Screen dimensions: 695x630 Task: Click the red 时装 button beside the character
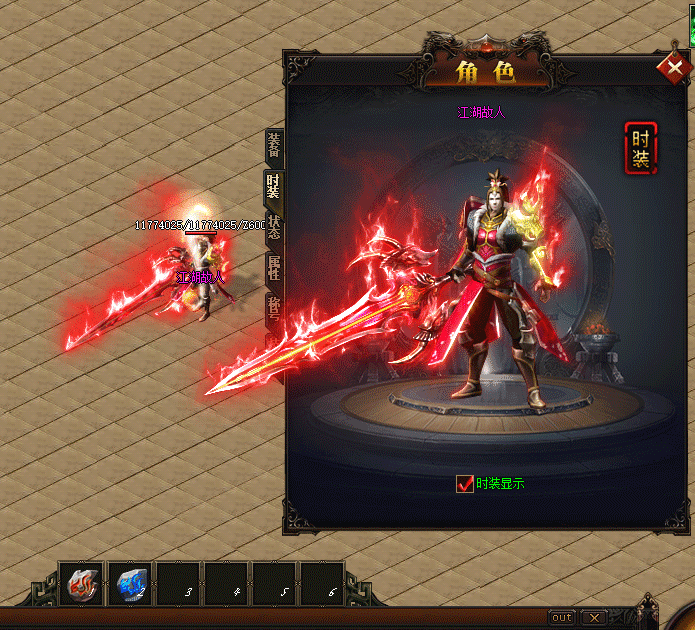pos(640,148)
